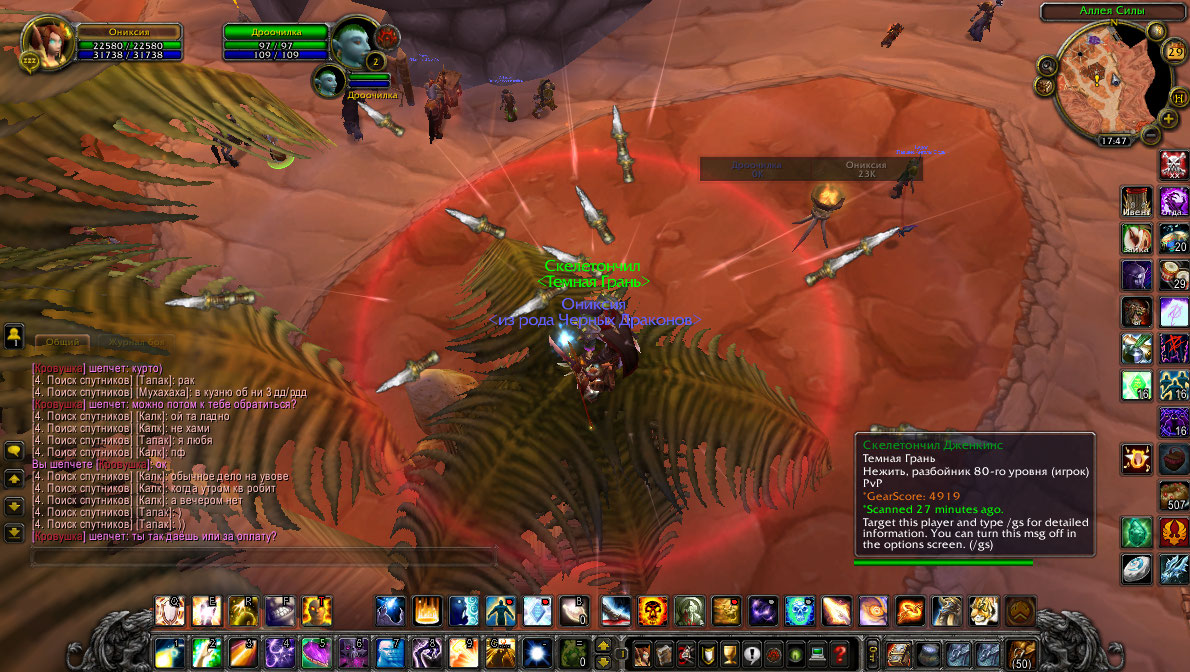This screenshot has width=1190, height=672.
Task: Zoom out the minimap with minus button
Action: coord(1150,134)
